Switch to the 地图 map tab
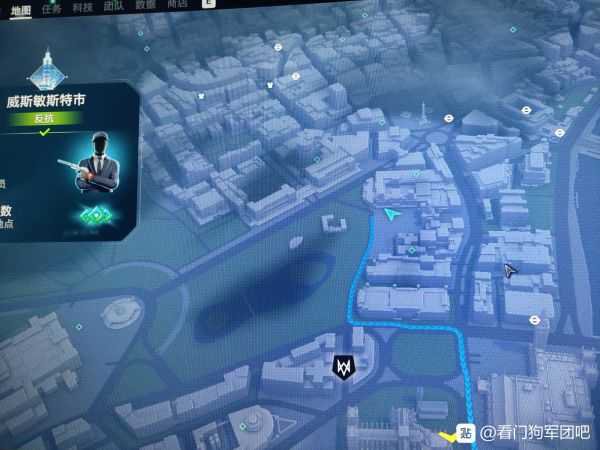Screen dimensions: 600x450 pos(21,7)
